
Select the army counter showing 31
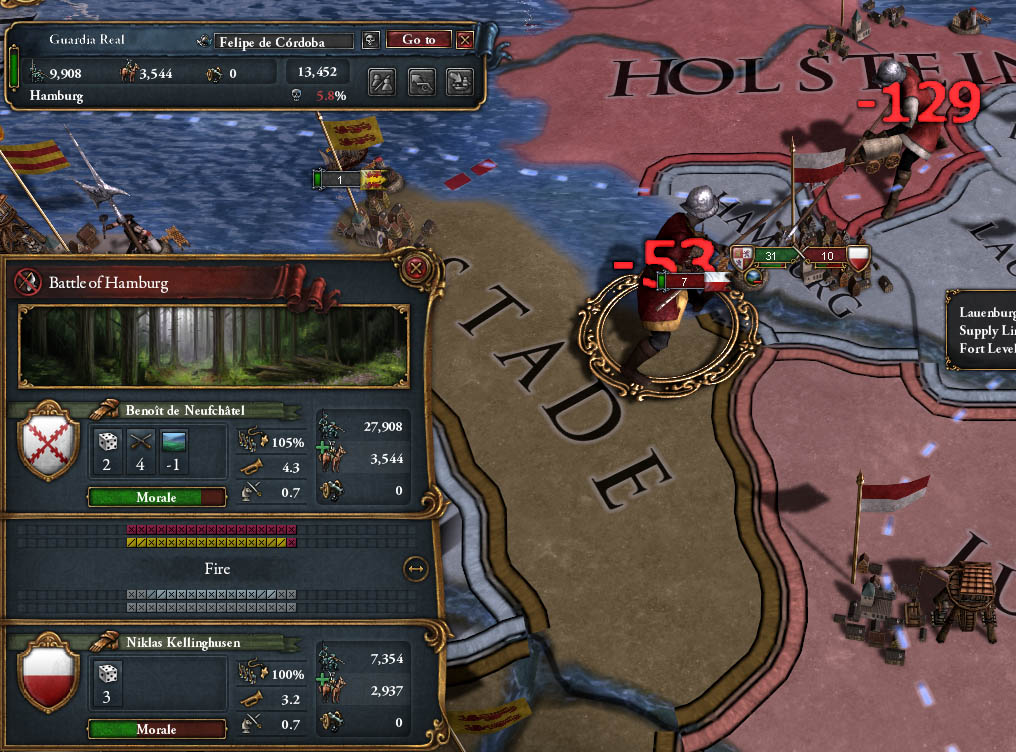coord(771,256)
